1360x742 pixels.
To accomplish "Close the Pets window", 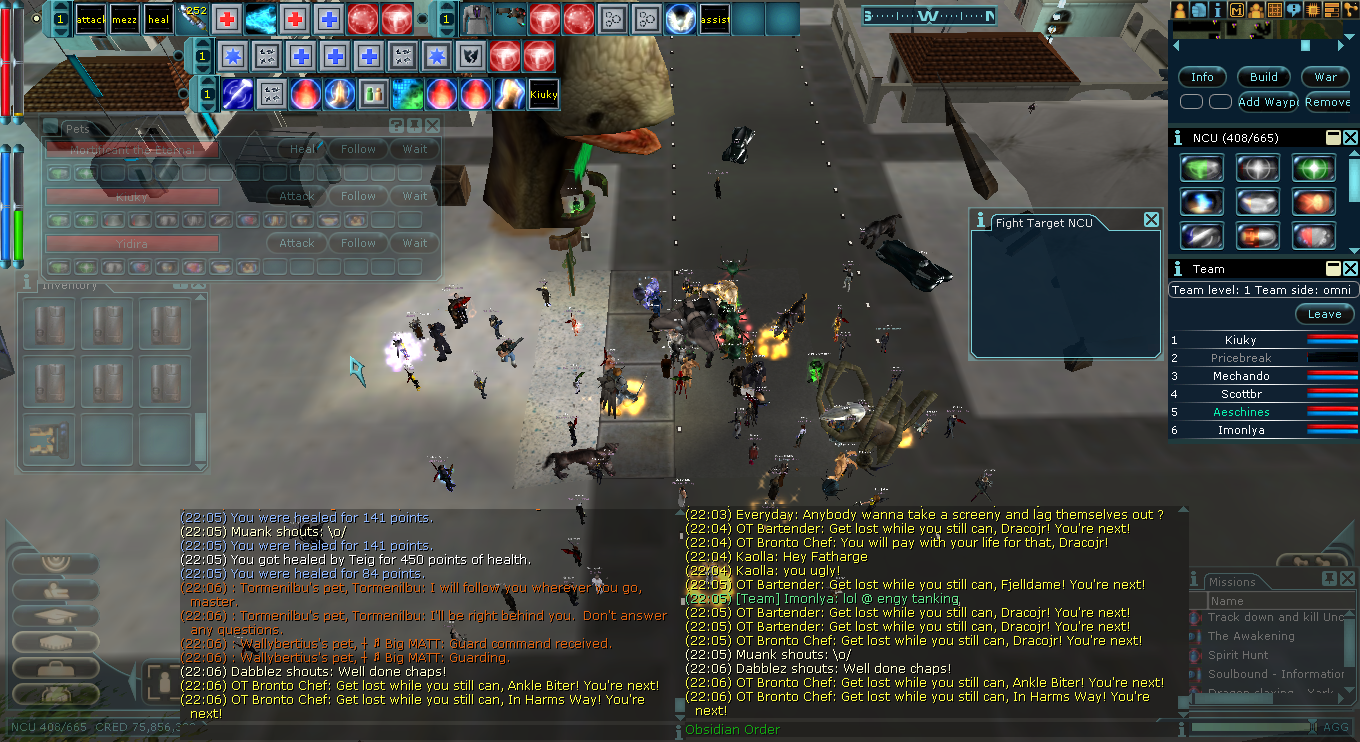I will pos(432,126).
